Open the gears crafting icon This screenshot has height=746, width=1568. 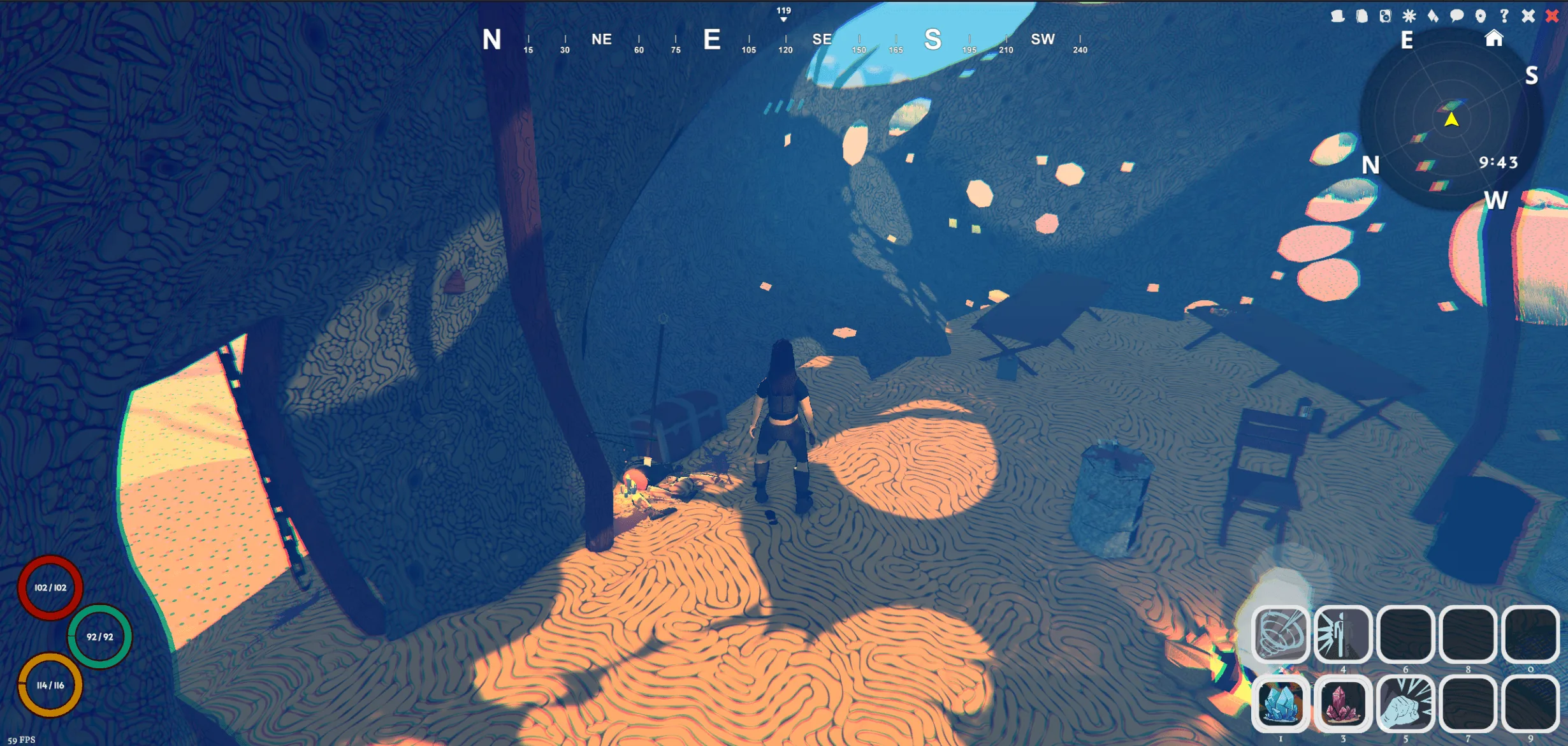pos(1385,16)
